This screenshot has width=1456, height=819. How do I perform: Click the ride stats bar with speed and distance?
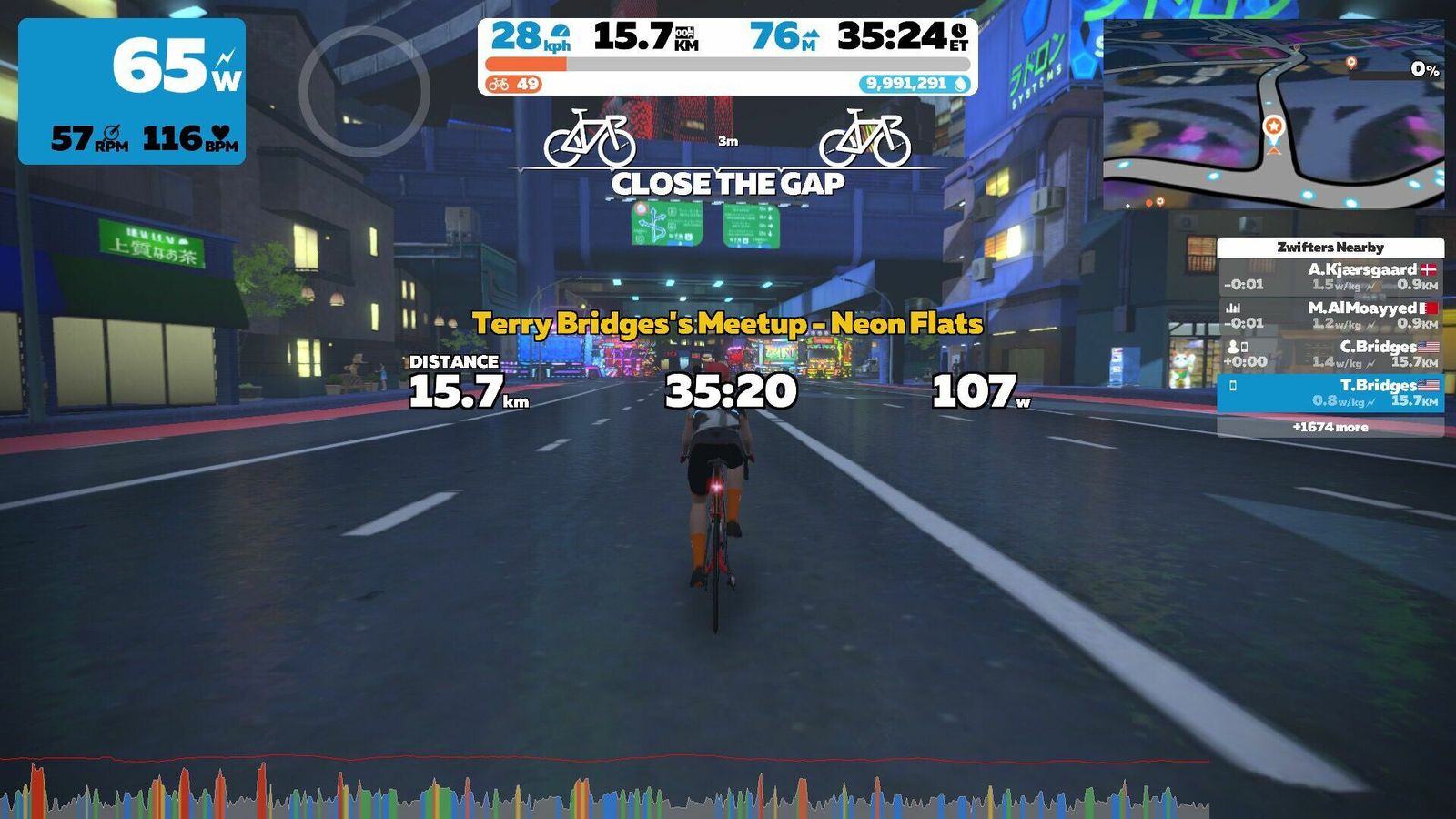tap(728, 56)
